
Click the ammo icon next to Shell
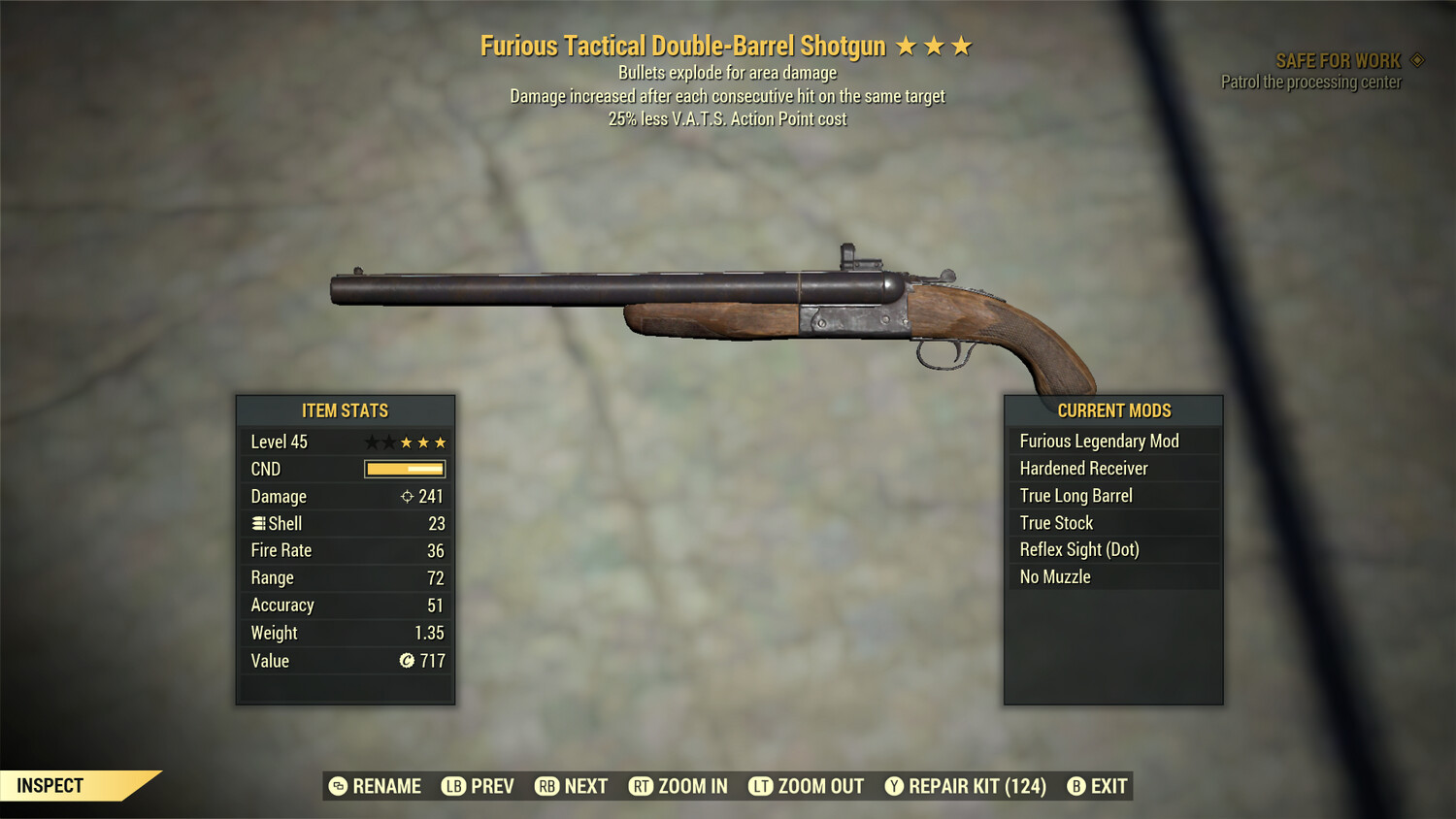256,523
